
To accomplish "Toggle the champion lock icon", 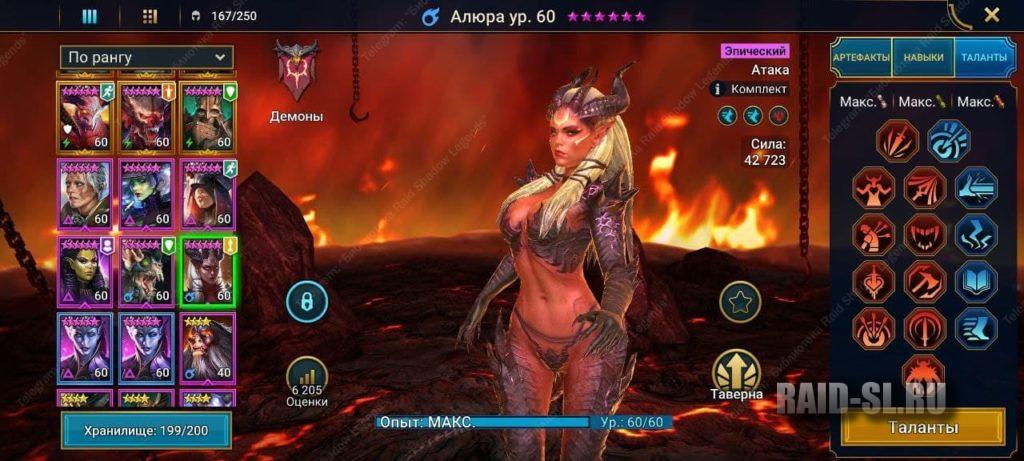I will click(308, 301).
